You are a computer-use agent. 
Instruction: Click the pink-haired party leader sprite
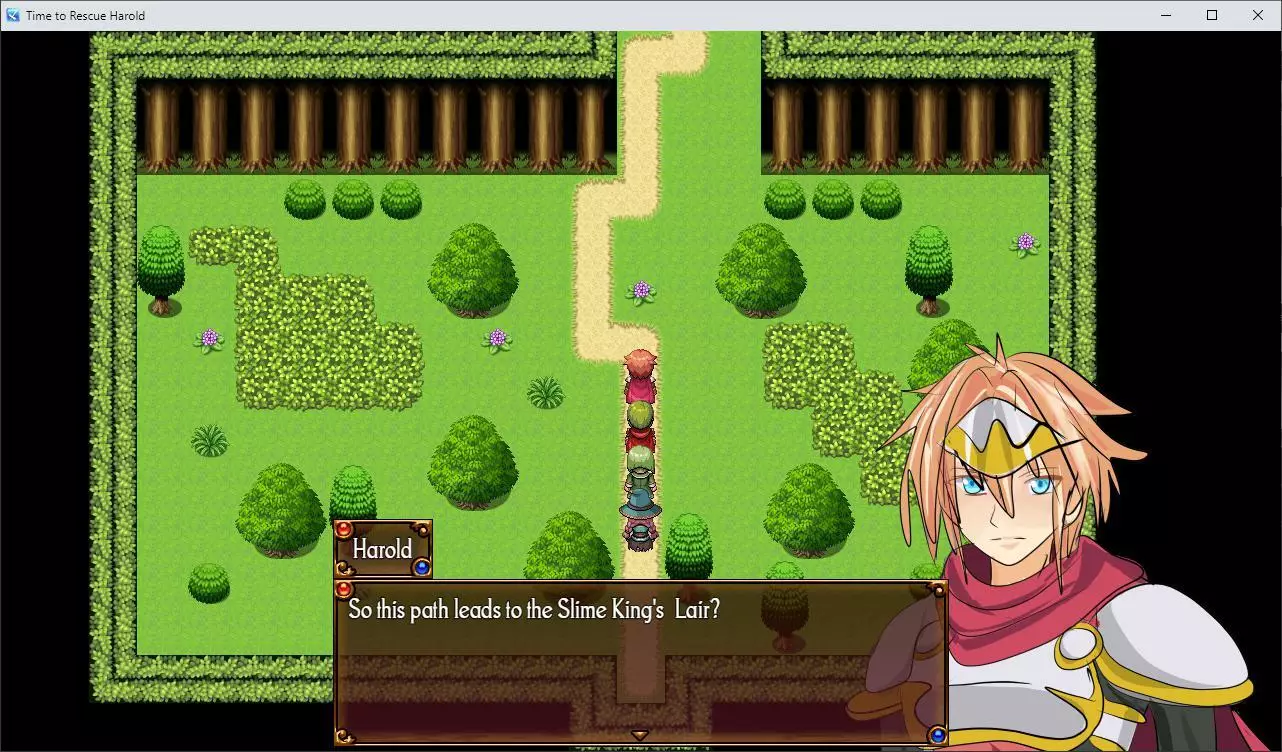click(x=640, y=372)
